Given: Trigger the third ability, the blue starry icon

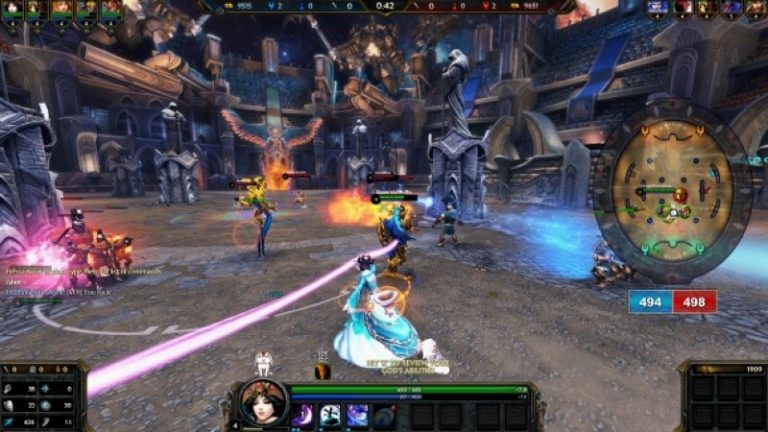Looking at the screenshot, I should click(357, 415).
